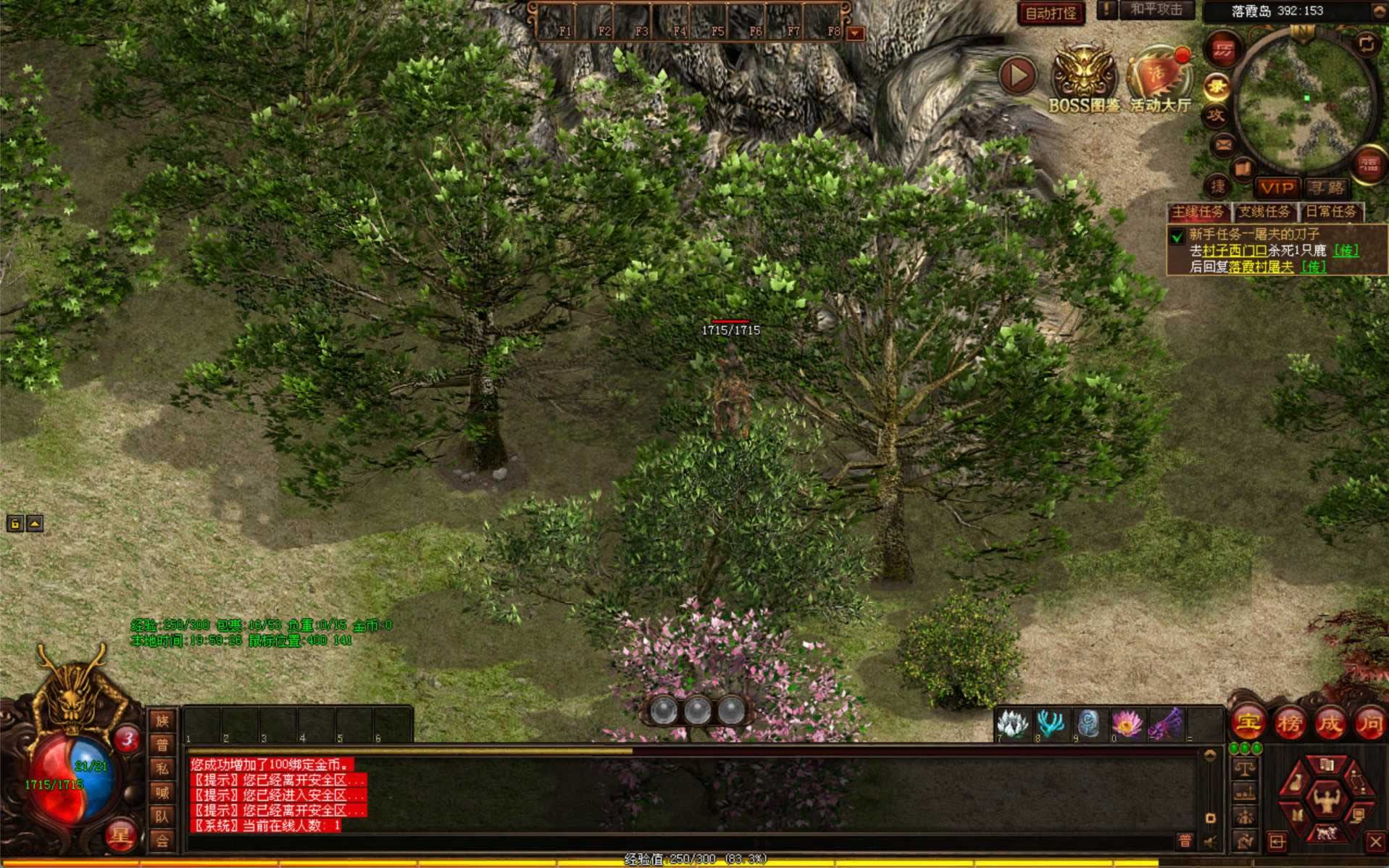Switch to the 日常任务 daily quest tab
The width and height of the screenshot is (1389, 868).
click(1330, 212)
